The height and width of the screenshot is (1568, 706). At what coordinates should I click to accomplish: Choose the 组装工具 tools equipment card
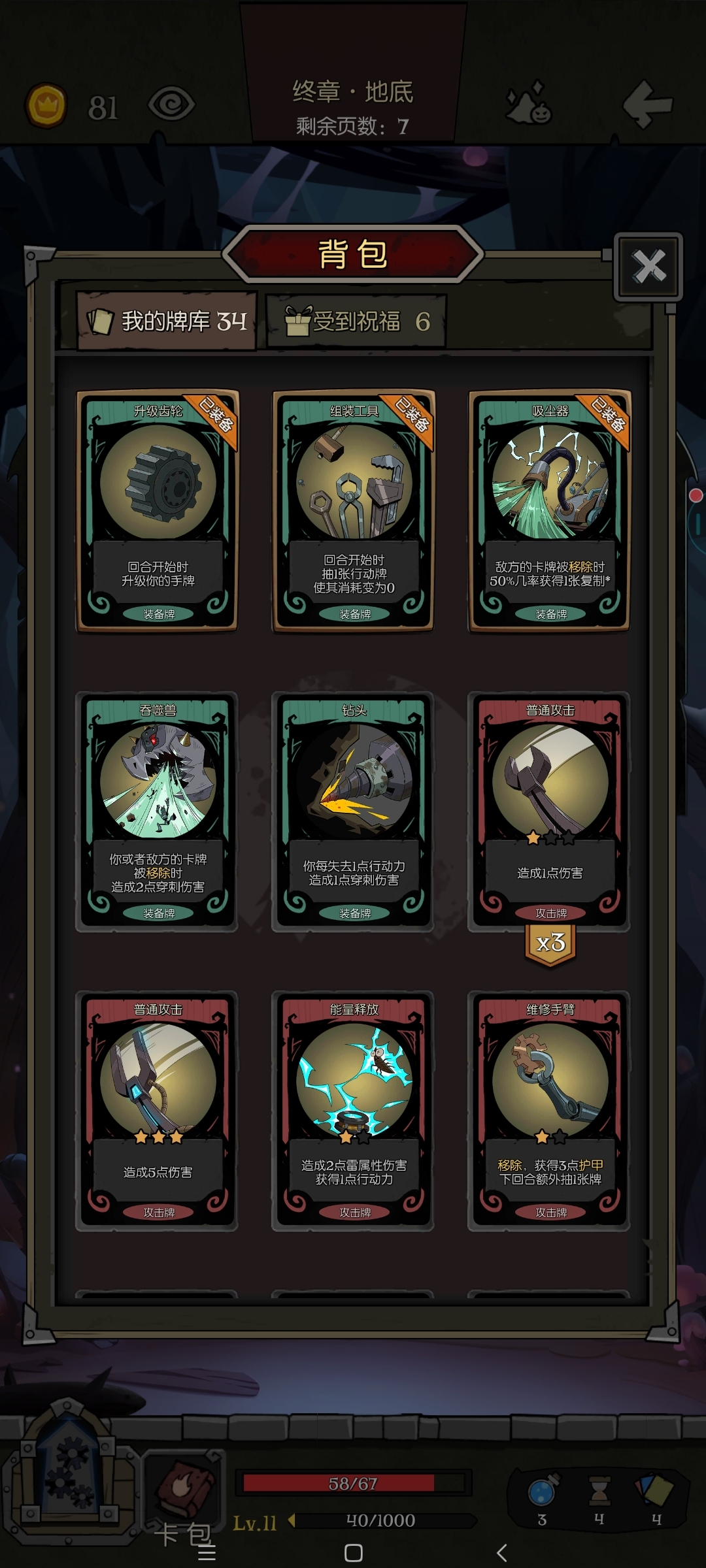(354, 510)
